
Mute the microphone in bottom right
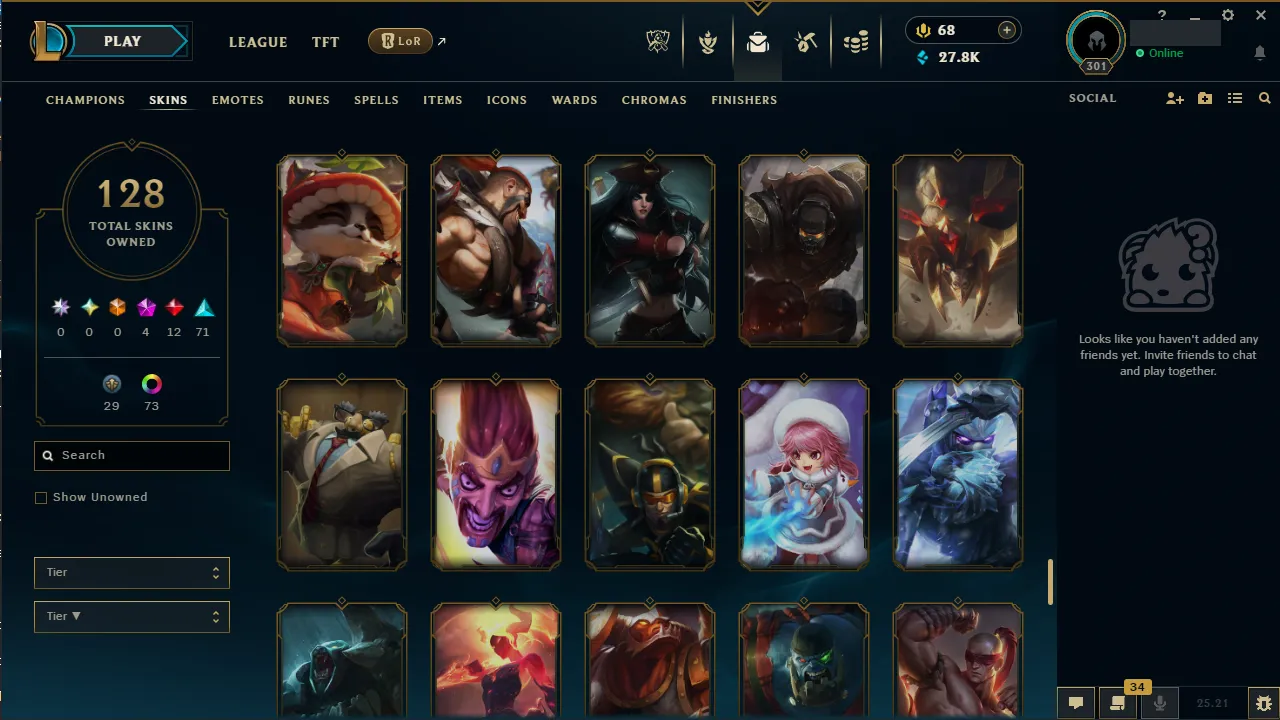pos(1160,701)
